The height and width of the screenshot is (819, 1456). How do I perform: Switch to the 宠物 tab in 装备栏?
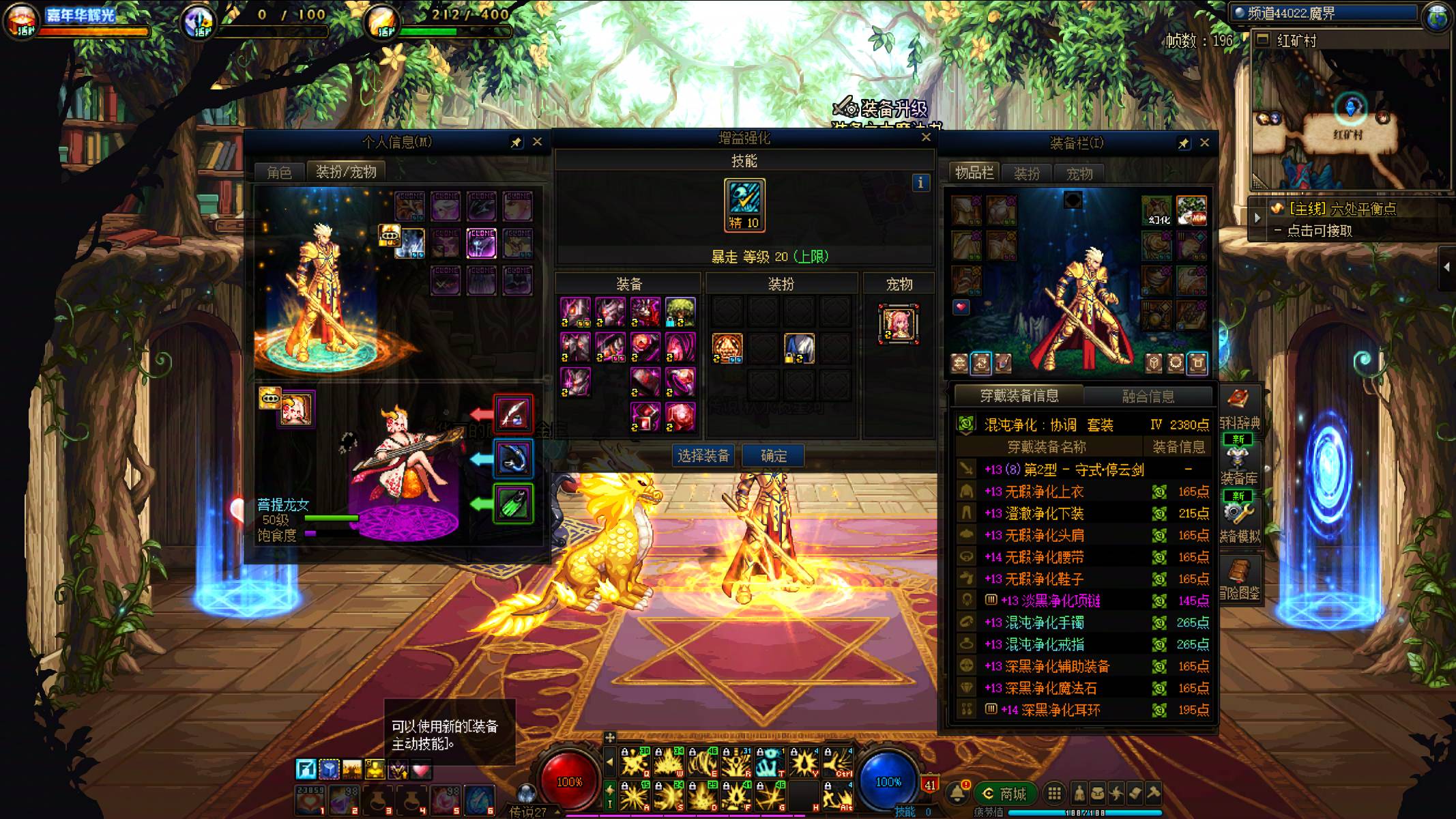(1079, 174)
